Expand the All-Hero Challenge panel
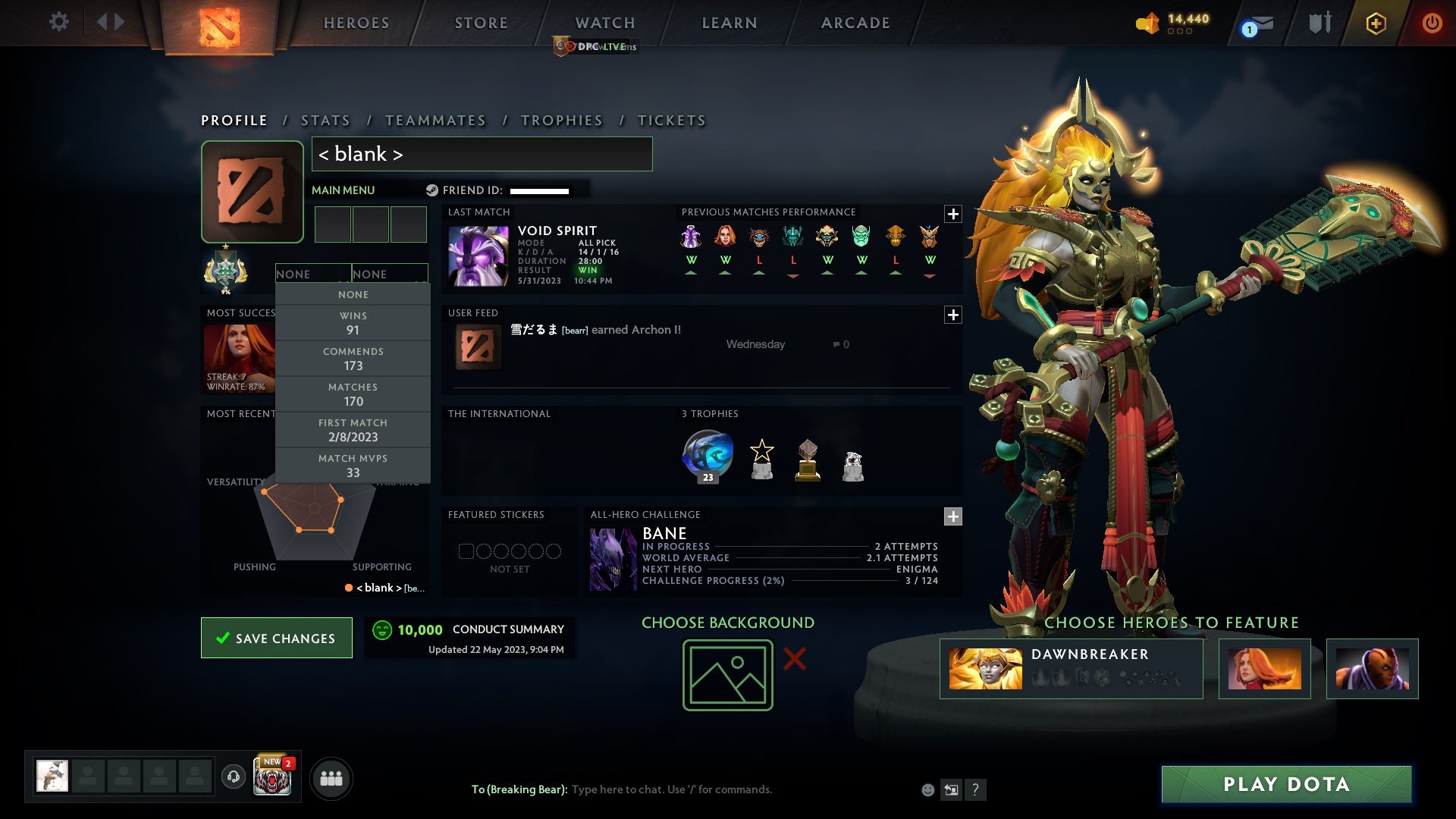 (953, 516)
